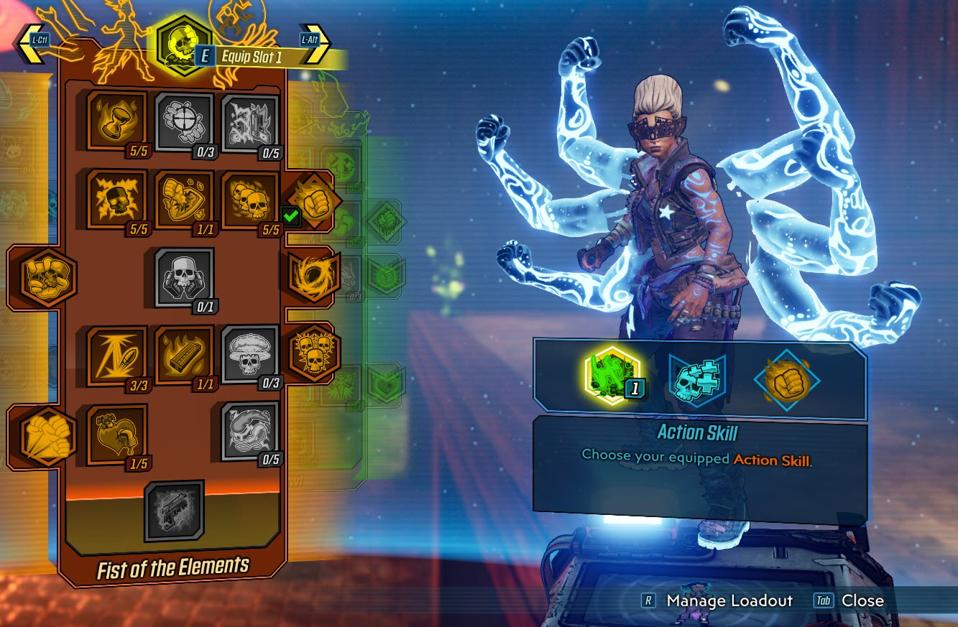
Task: Select the swirling vortex hexagon augment
Action: 311,275
